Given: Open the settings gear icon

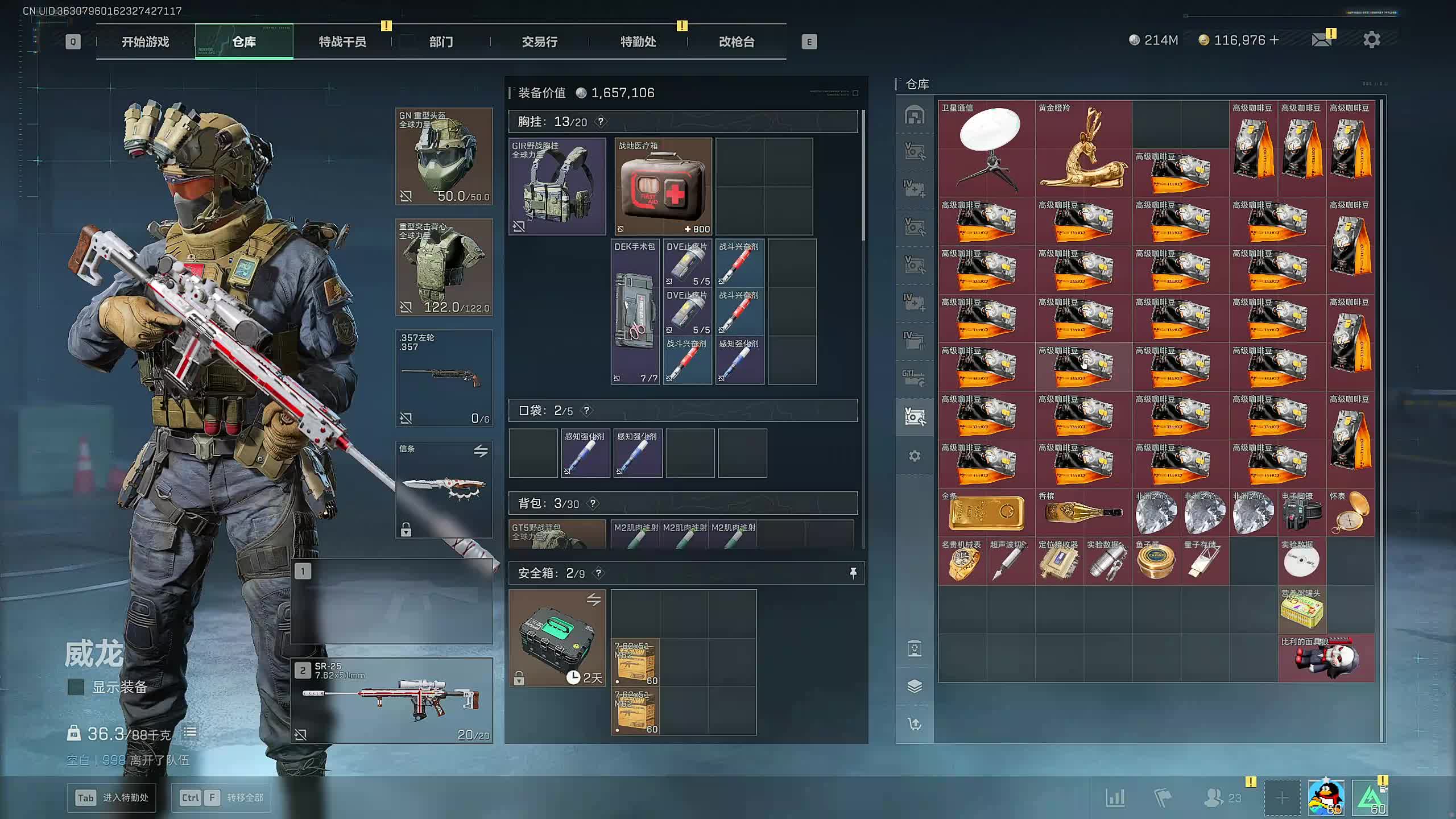Looking at the screenshot, I should [x=1371, y=40].
